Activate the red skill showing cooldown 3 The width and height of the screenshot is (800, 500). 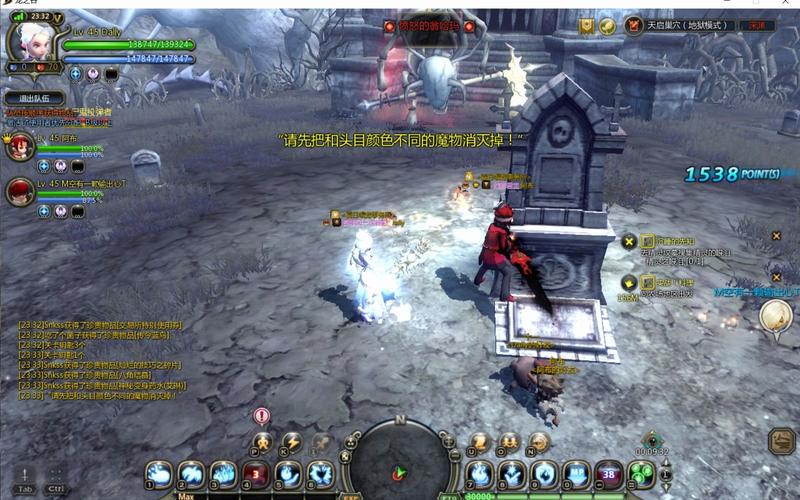(256, 474)
